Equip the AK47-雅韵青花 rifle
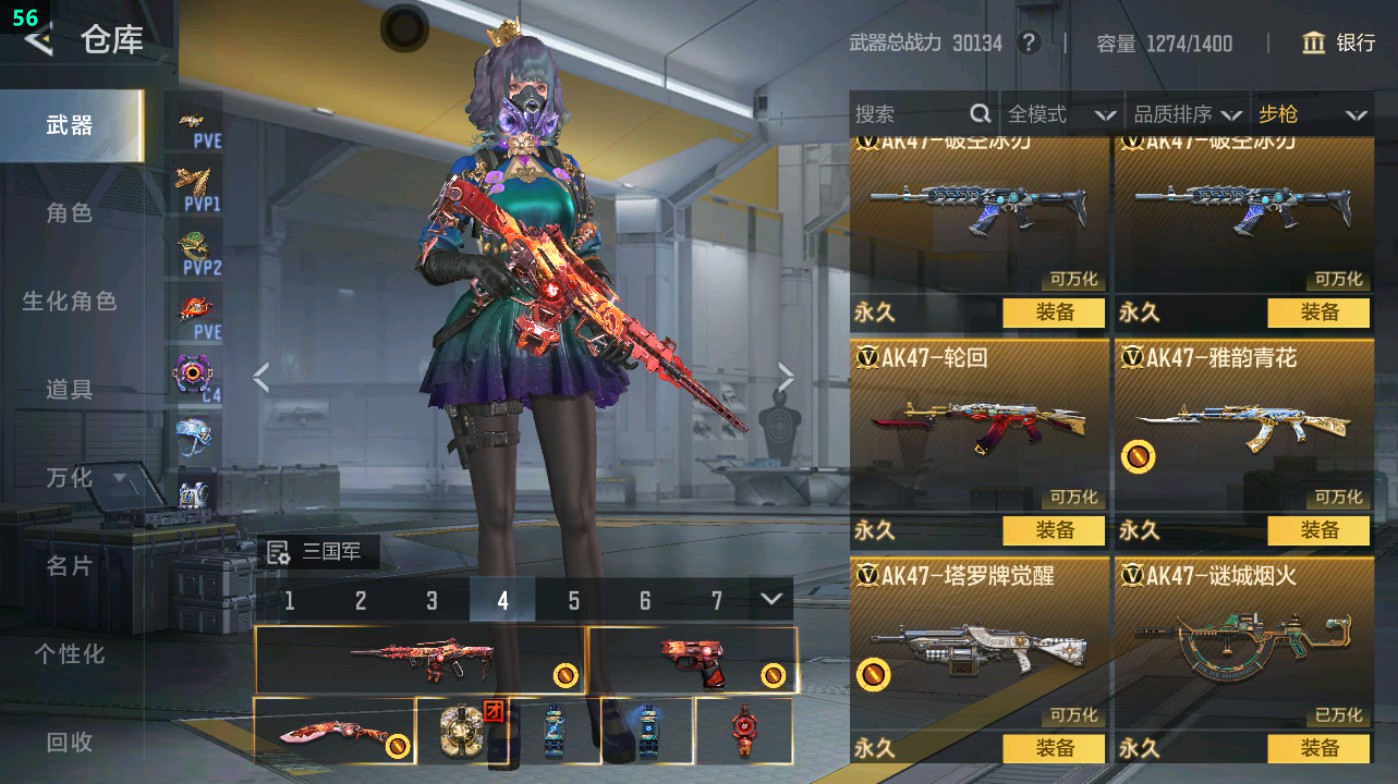The width and height of the screenshot is (1398, 784). click(x=1318, y=530)
